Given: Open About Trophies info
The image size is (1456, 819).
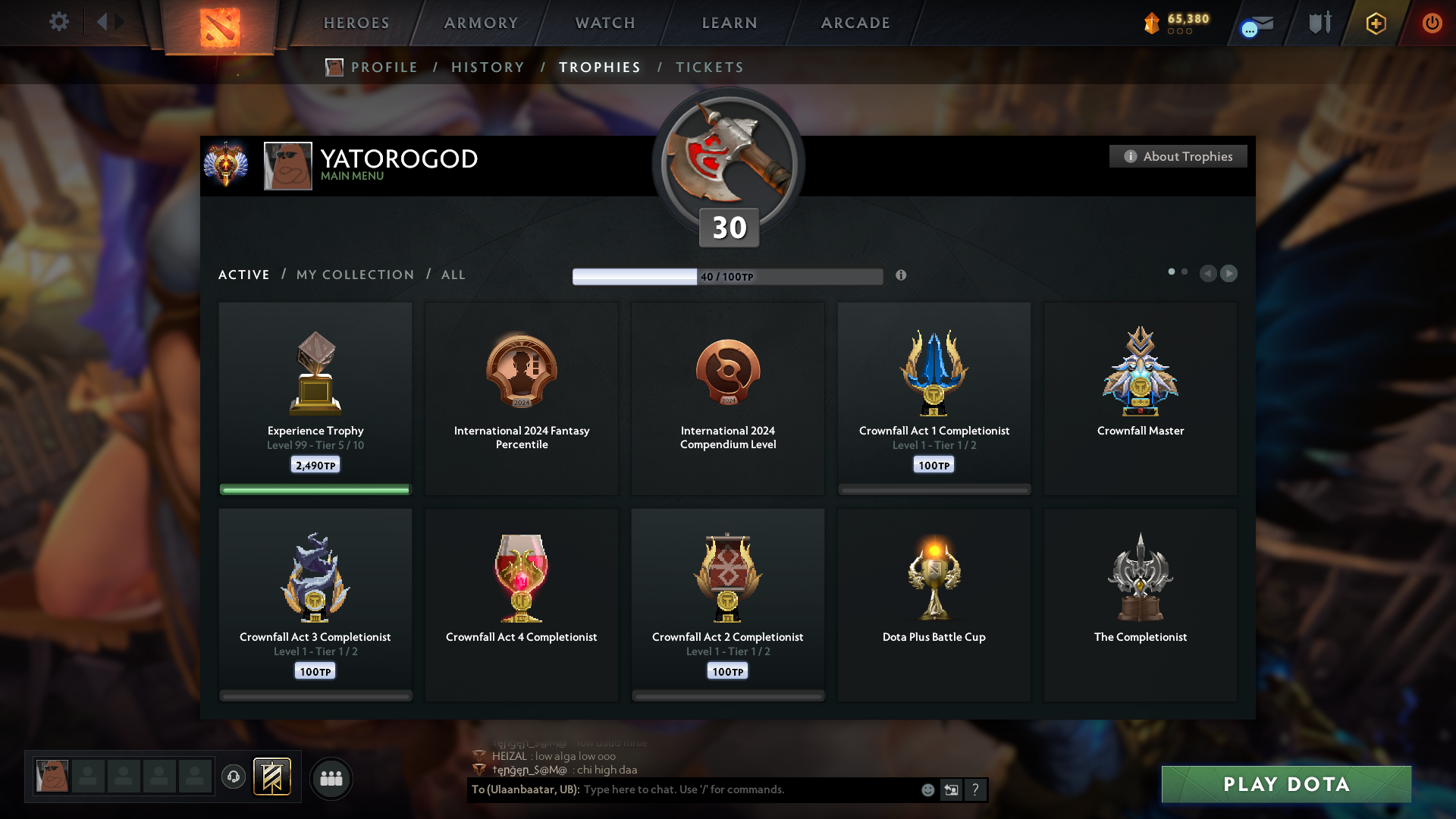Looking at the screenshot, I should (x=1178, y=156).
